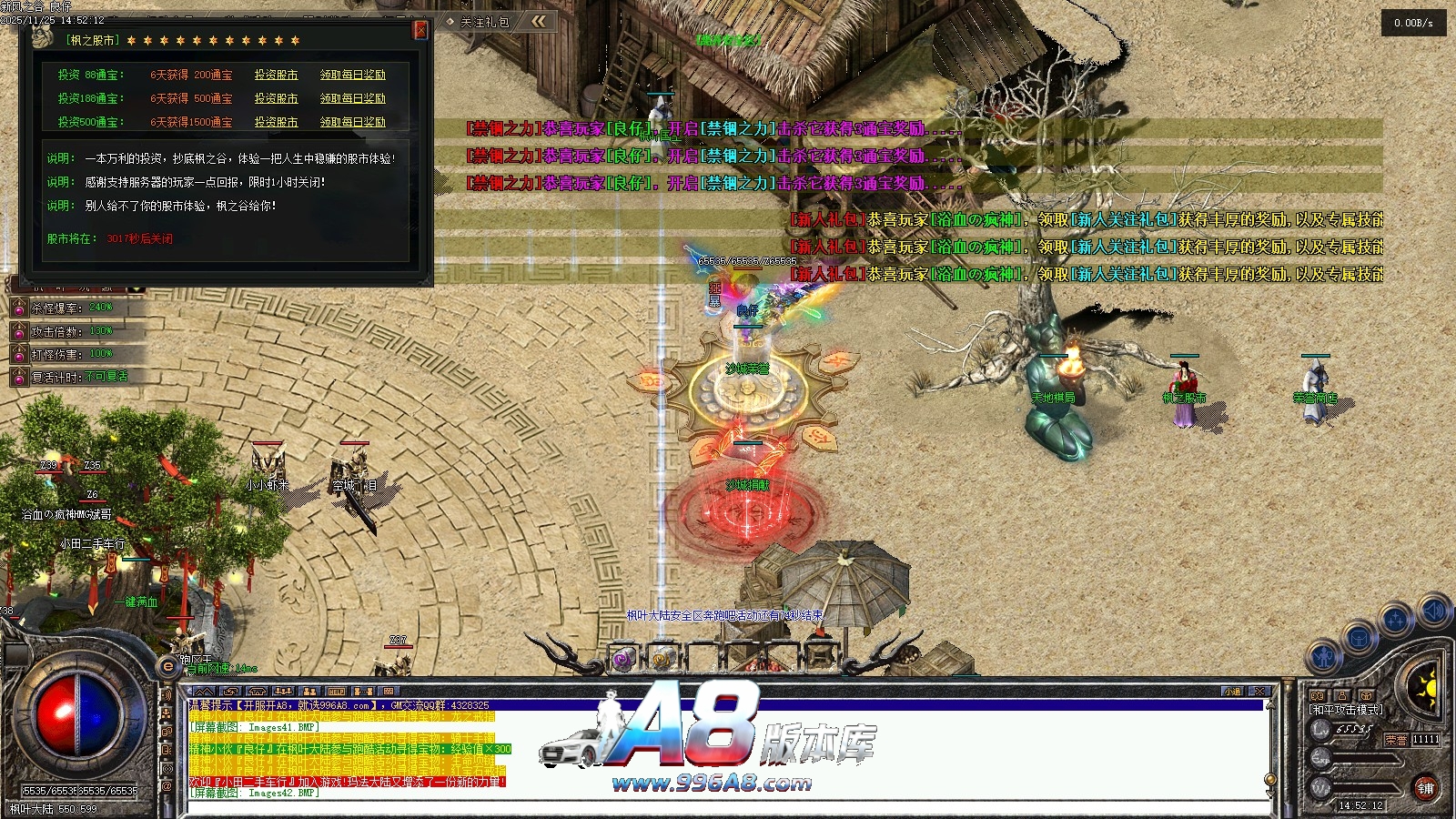The height and width of the screenshot is (819, 1456).
Task: Open the red 铺 shop button
Action: point(1425,788)
